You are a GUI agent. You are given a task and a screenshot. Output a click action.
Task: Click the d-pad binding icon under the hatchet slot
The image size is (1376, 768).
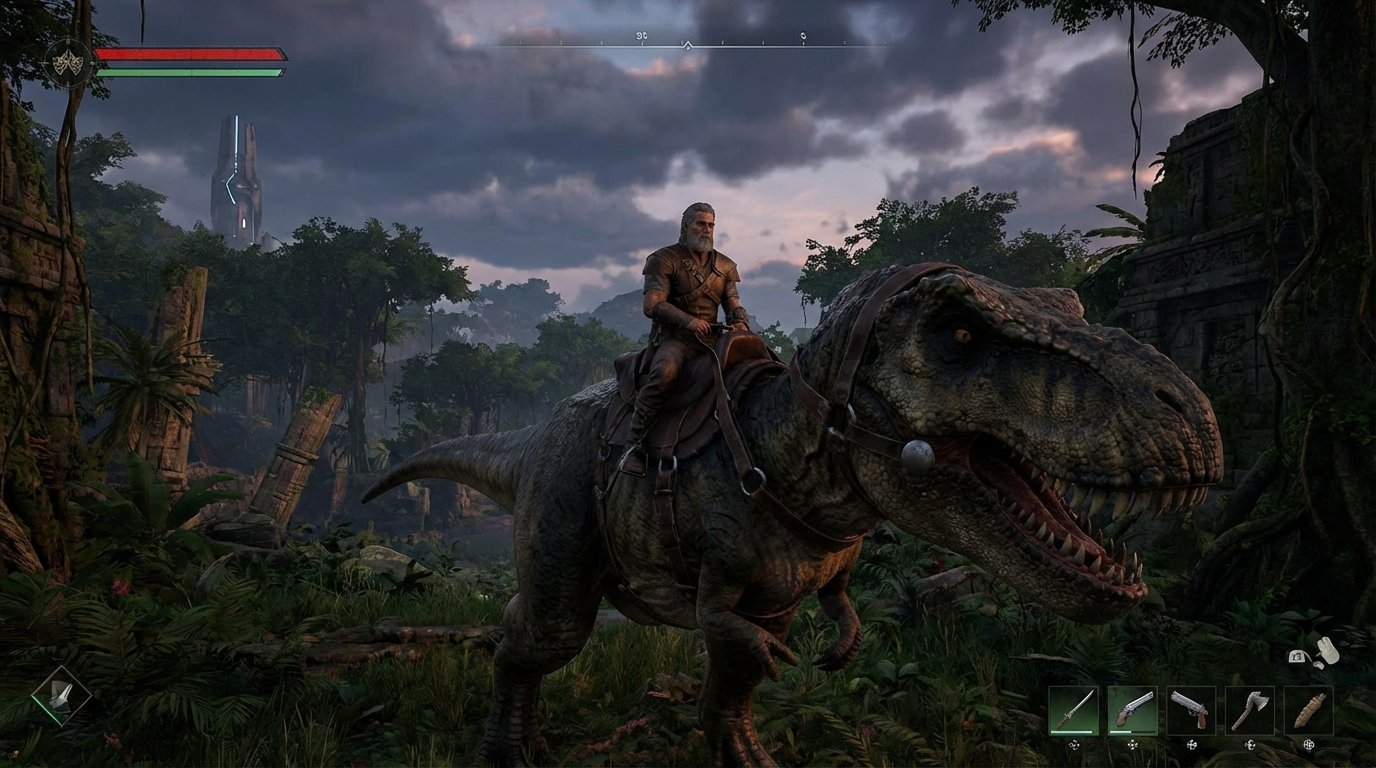click(x=1250, y=745)
